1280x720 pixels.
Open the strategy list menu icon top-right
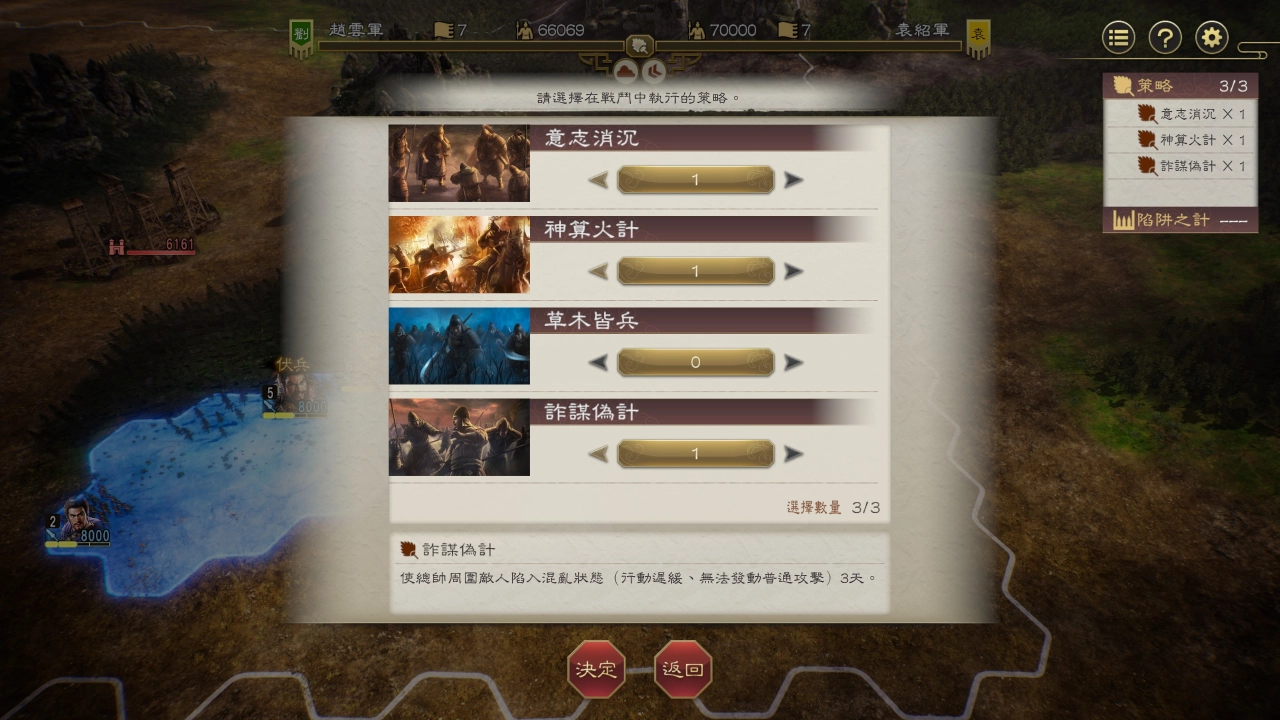point(1117,37)
